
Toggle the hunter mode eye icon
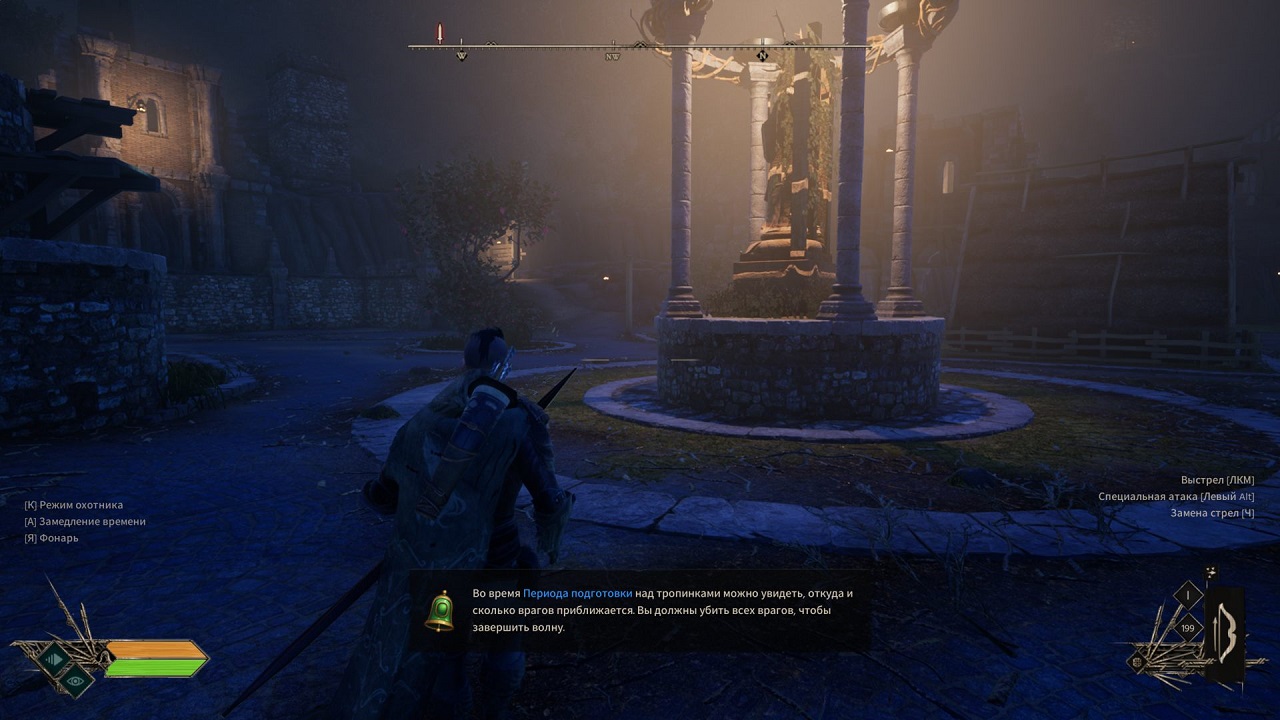pyautogui.click(x=75, y=680)
